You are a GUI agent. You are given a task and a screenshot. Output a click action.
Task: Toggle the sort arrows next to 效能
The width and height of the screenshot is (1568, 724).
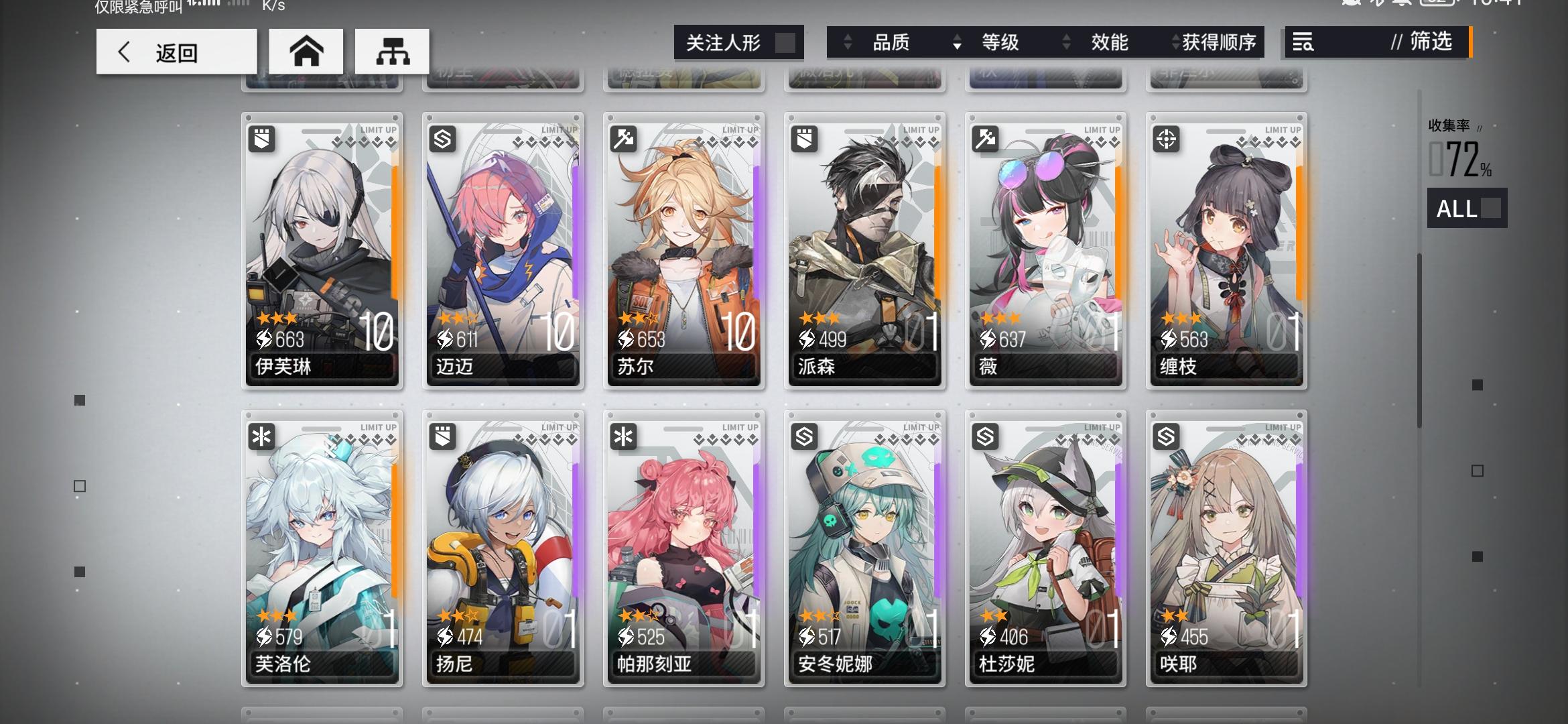(1065, 42)
